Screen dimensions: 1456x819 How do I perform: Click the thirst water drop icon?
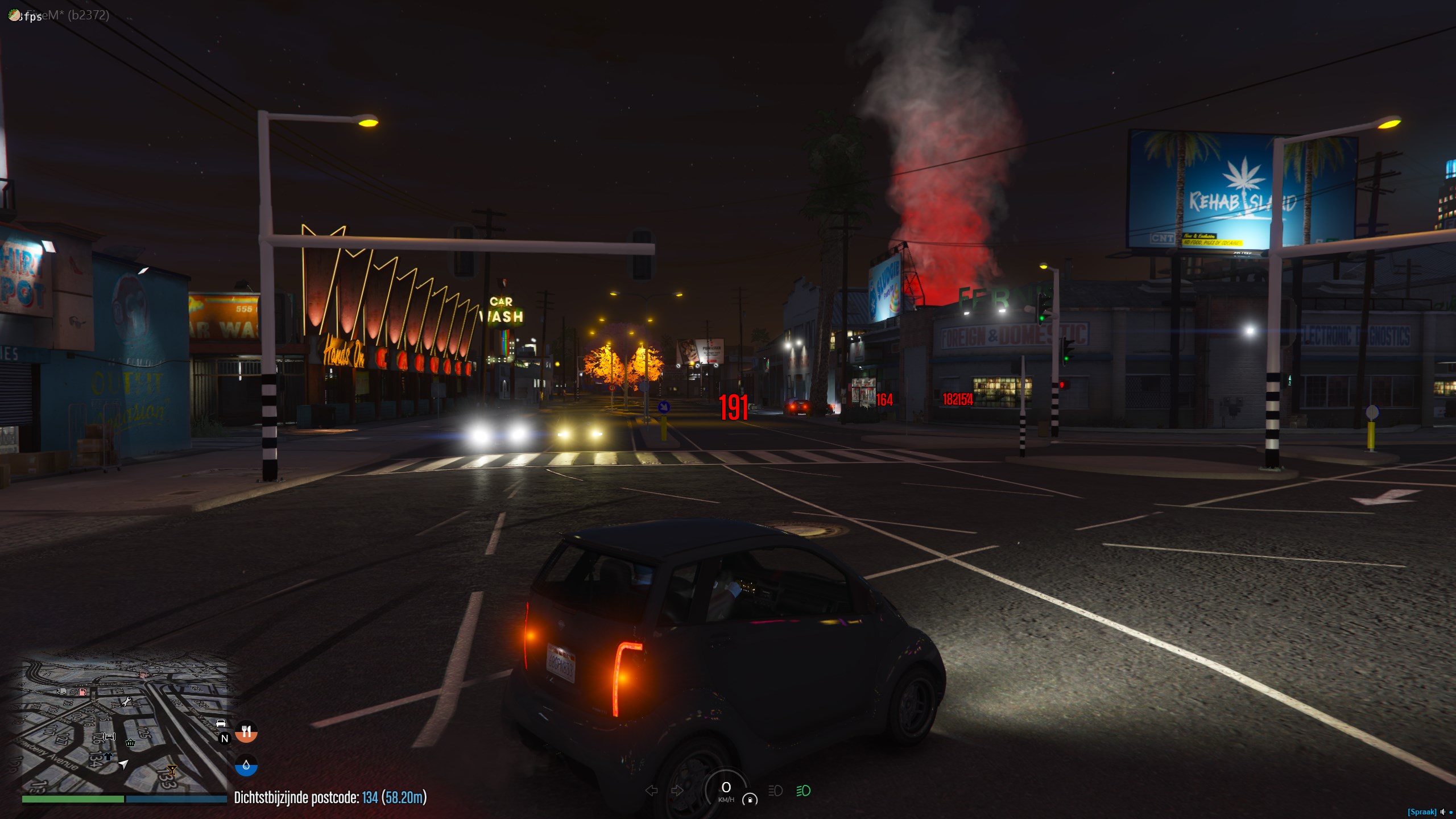[x=246, y=766]
